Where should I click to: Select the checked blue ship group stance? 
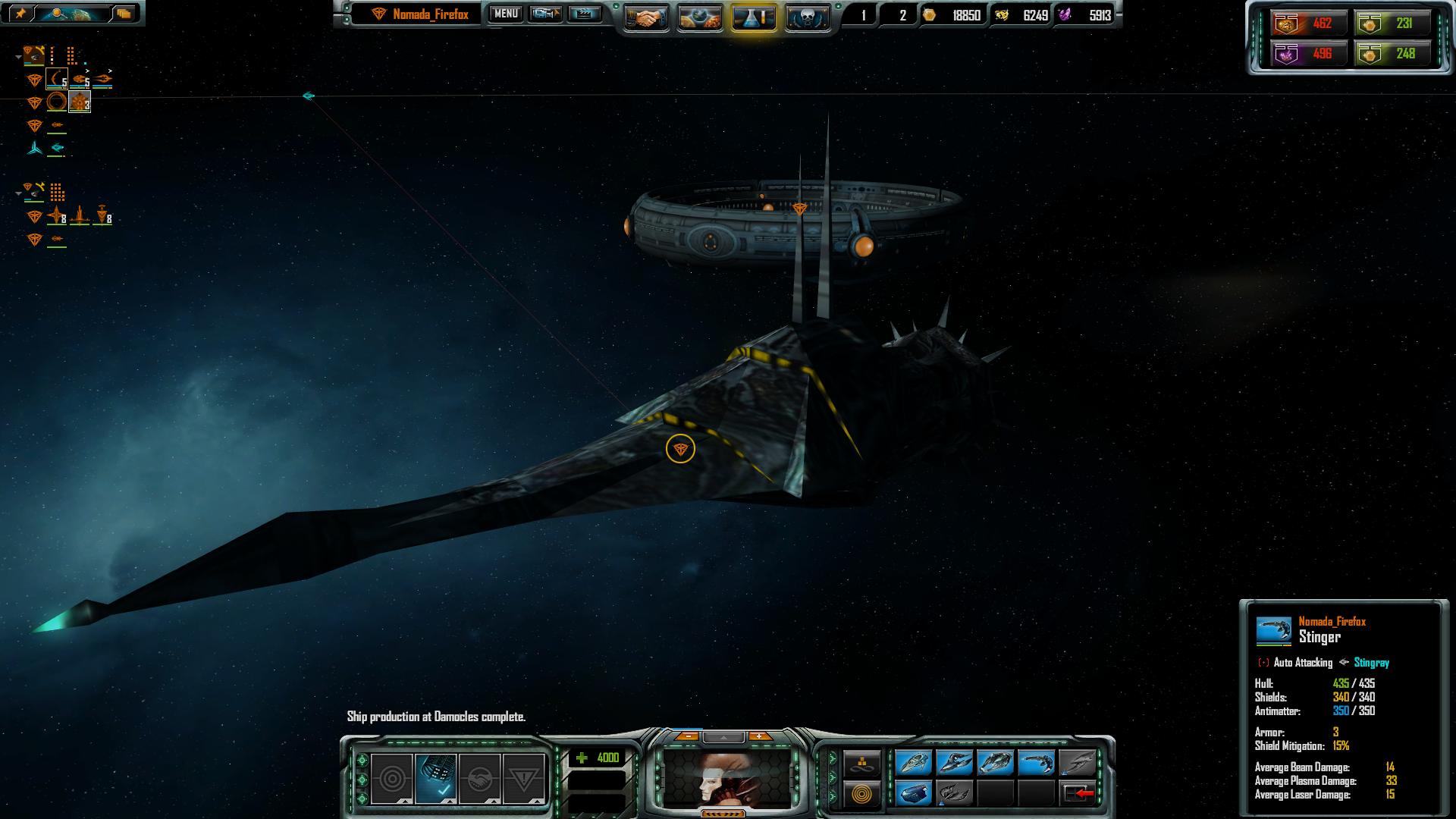point(436,779)
